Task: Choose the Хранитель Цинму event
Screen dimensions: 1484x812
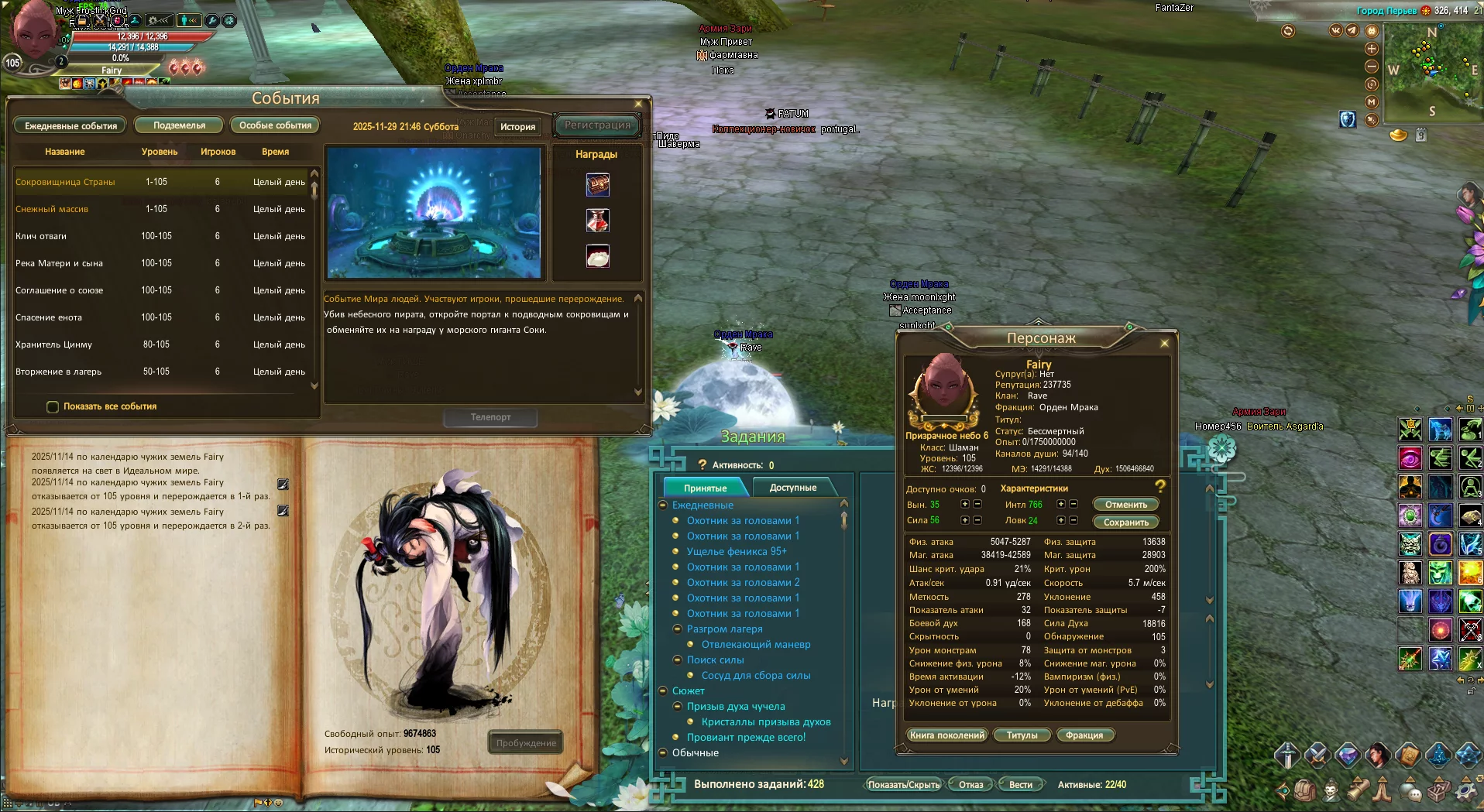Action: click(x=53, y=344)
